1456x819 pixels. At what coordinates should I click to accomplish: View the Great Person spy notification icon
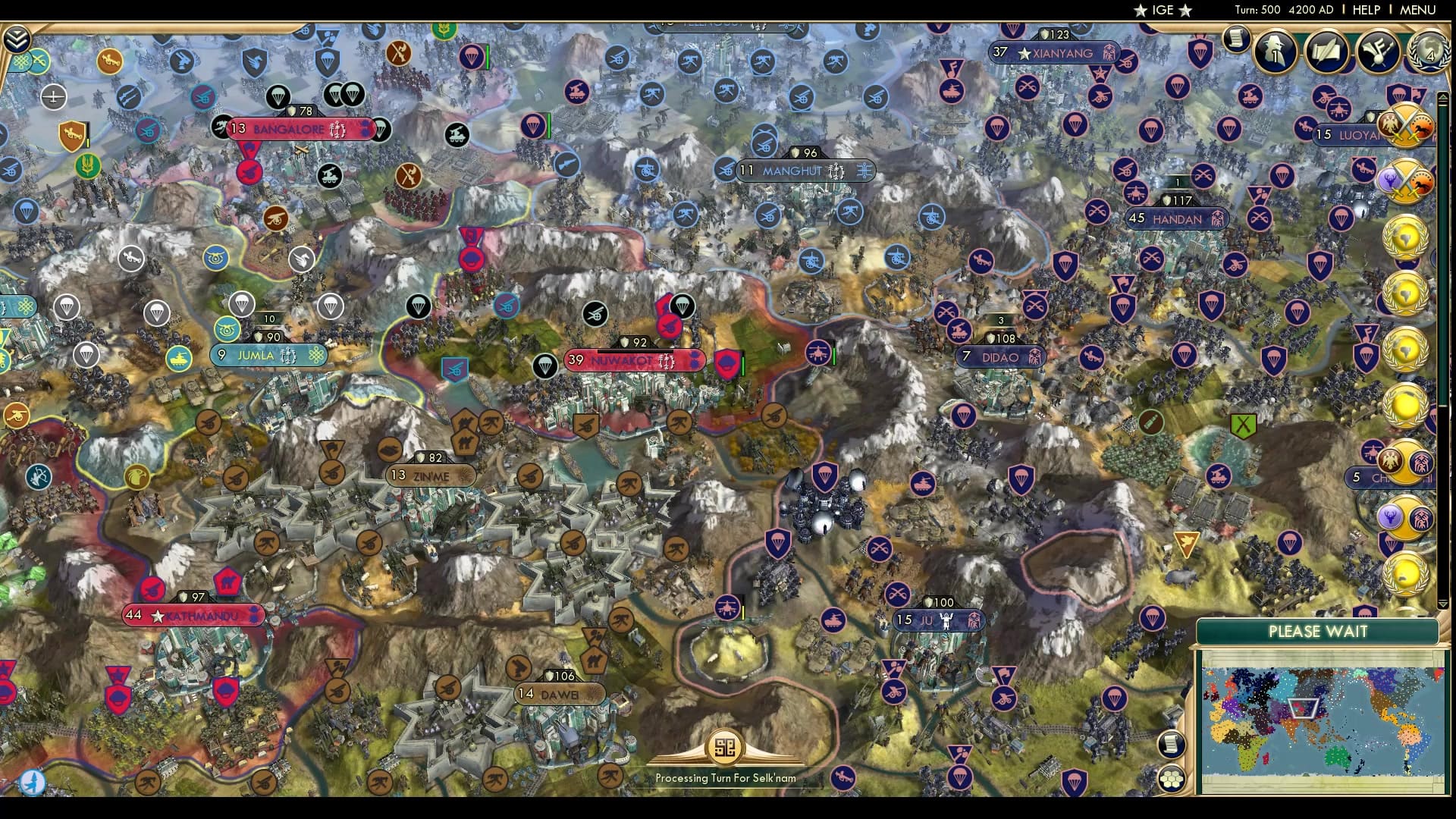pyautogui.click(x=1274, y=52)
